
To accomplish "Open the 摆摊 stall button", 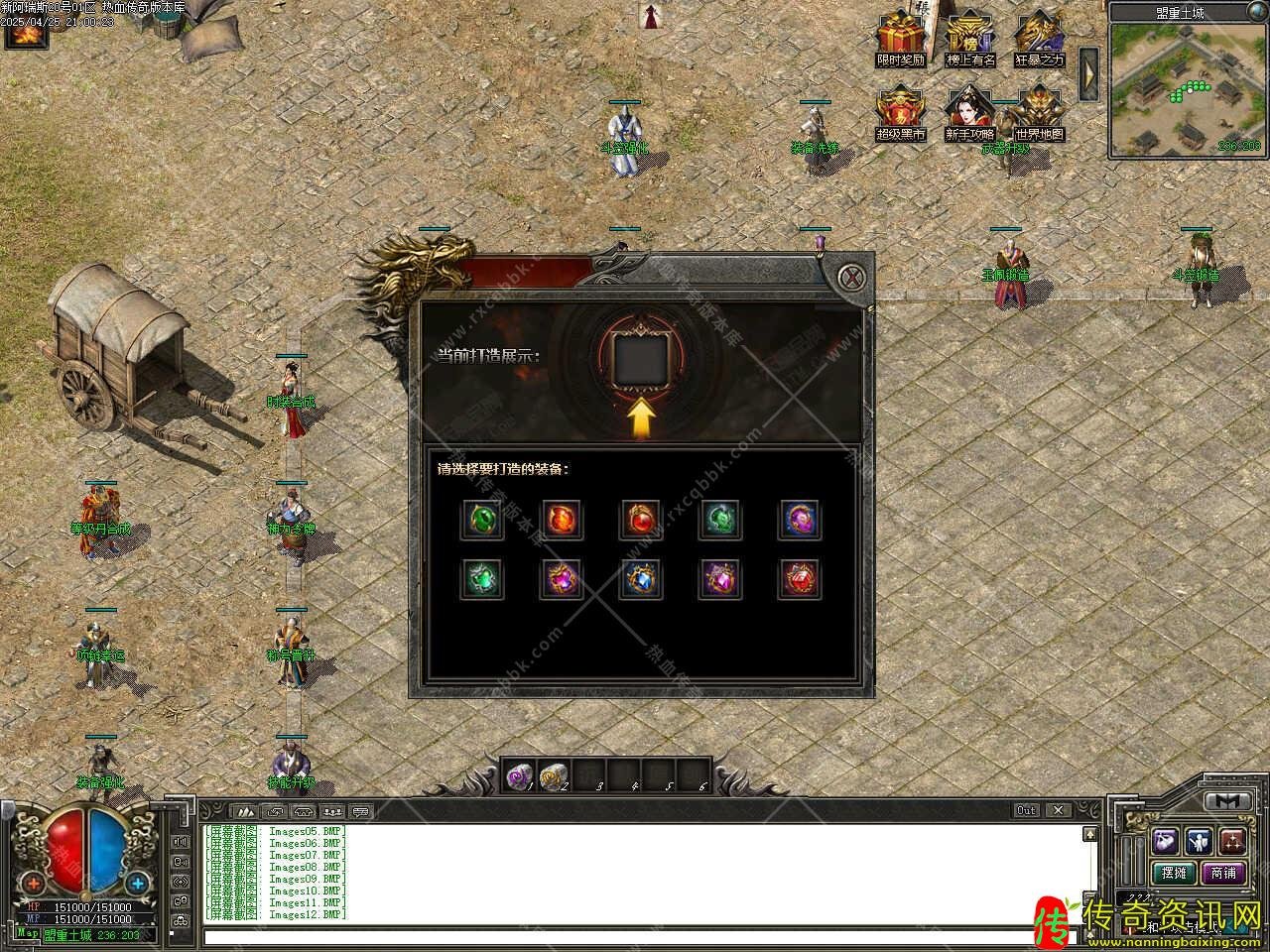I will pyautogui.click(x=1174, y=873).
